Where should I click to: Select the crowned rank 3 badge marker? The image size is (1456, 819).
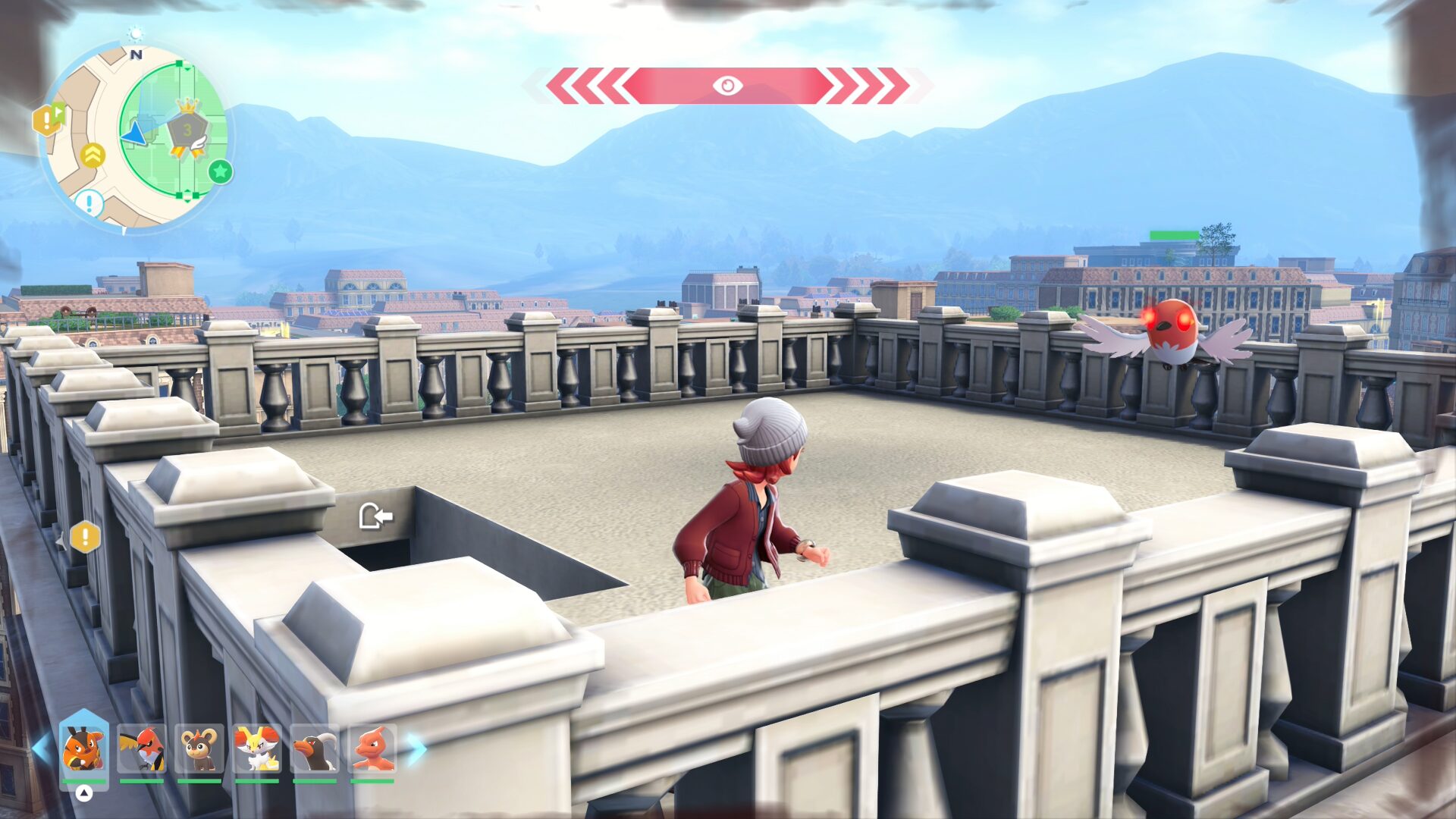[187, 130]
